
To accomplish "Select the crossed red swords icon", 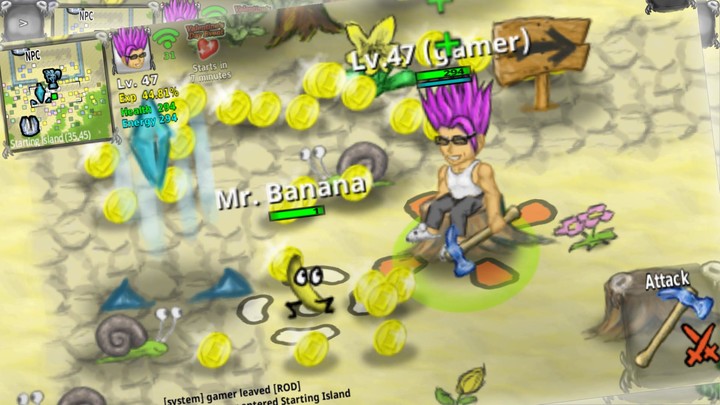I will pyautogui.click(x=702, y=343).
